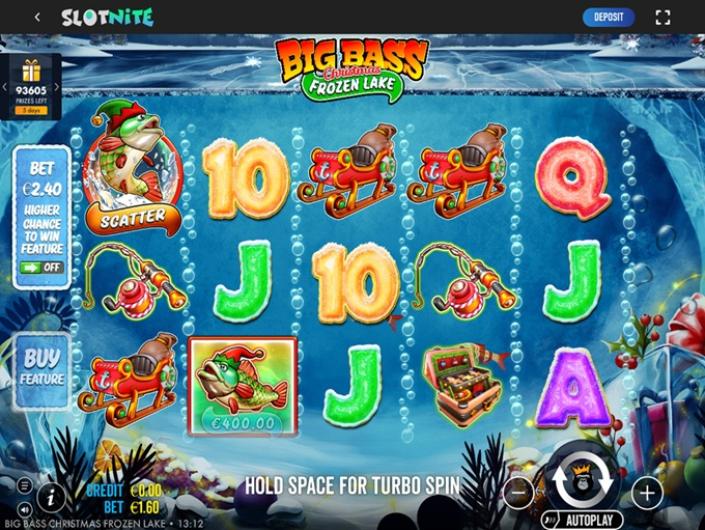705x530 pixels.
Task: Toggle the sound speaker icon
Action: pyautogui.click(x=22, y=507)
